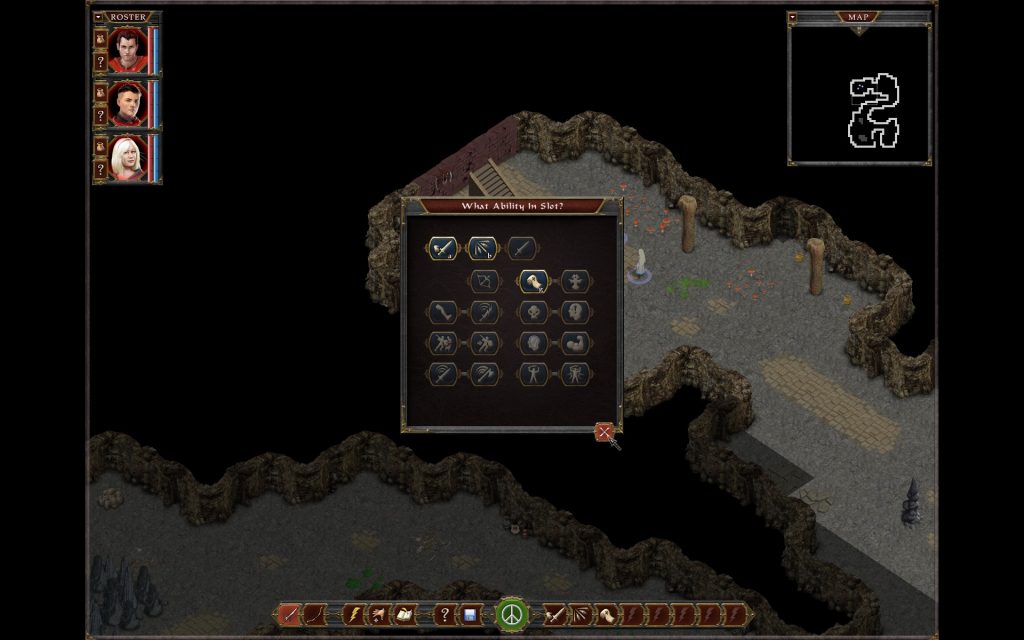Select the skull ability icon
The width and height of the screenshot is (1024, 640).
pyautogui.click(x=532, y=312)
